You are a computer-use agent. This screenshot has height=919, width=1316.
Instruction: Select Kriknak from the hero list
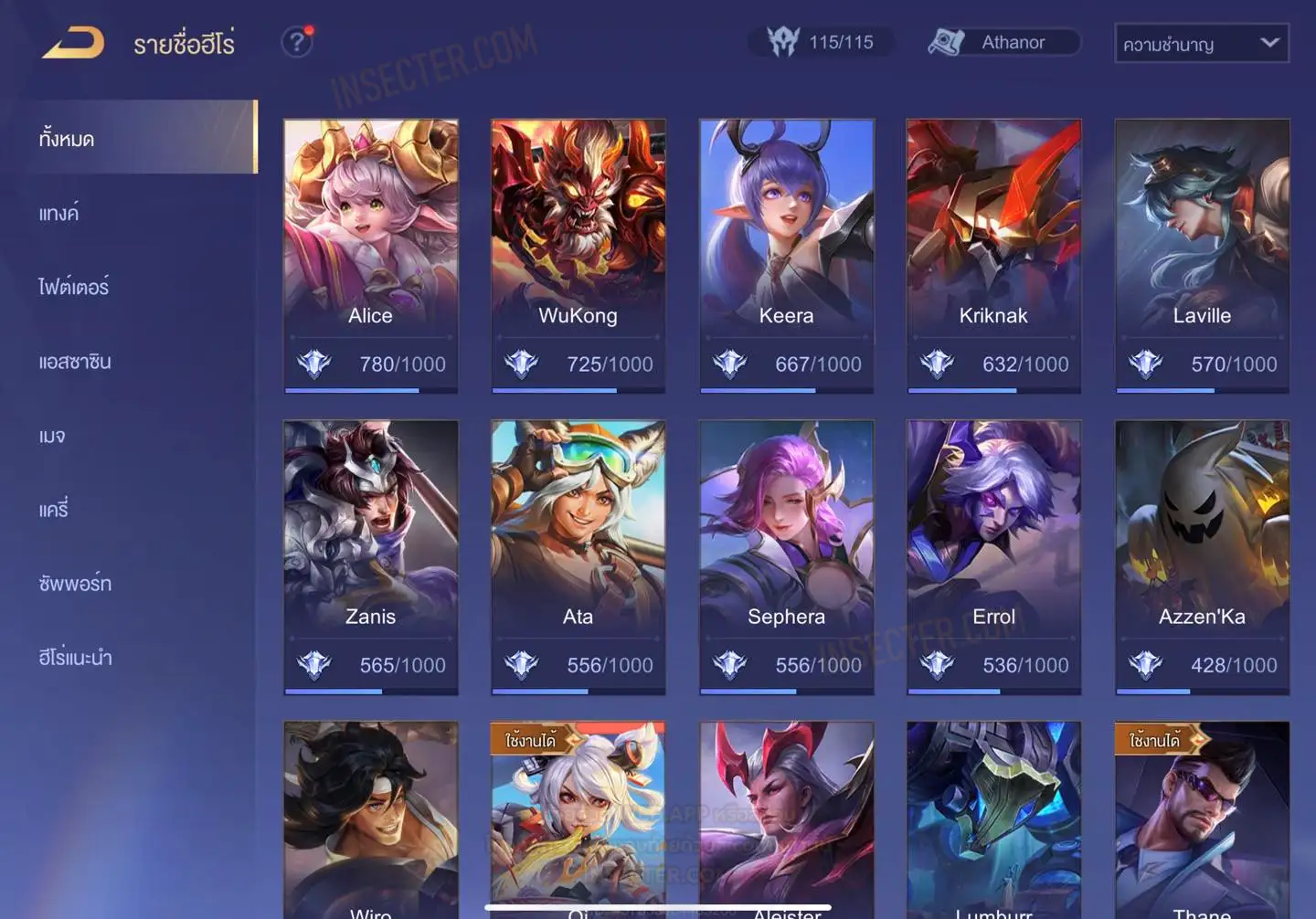pyautogui.click(x=993, y=256)
